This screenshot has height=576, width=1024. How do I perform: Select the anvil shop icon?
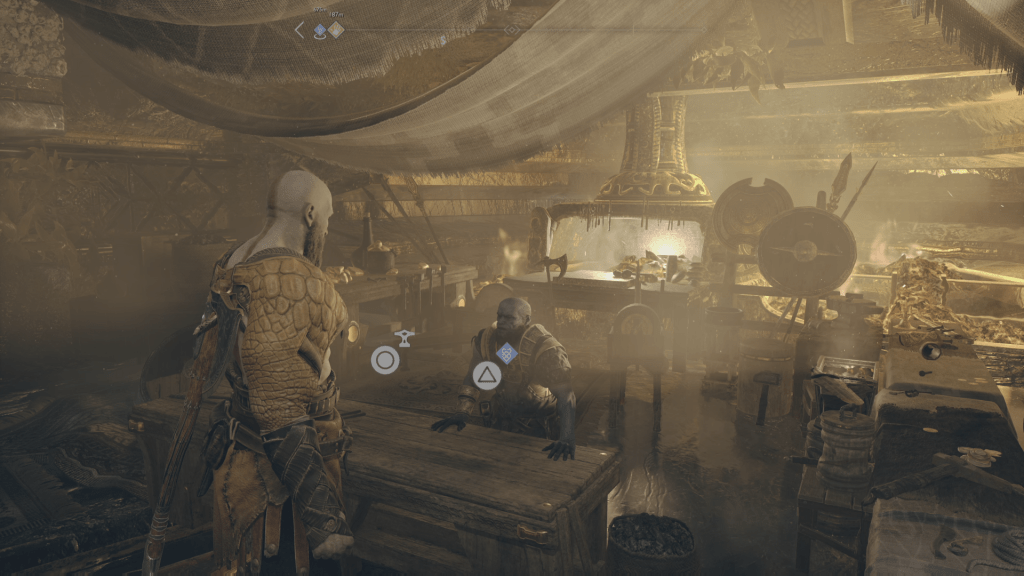click(x=405, y=338)
